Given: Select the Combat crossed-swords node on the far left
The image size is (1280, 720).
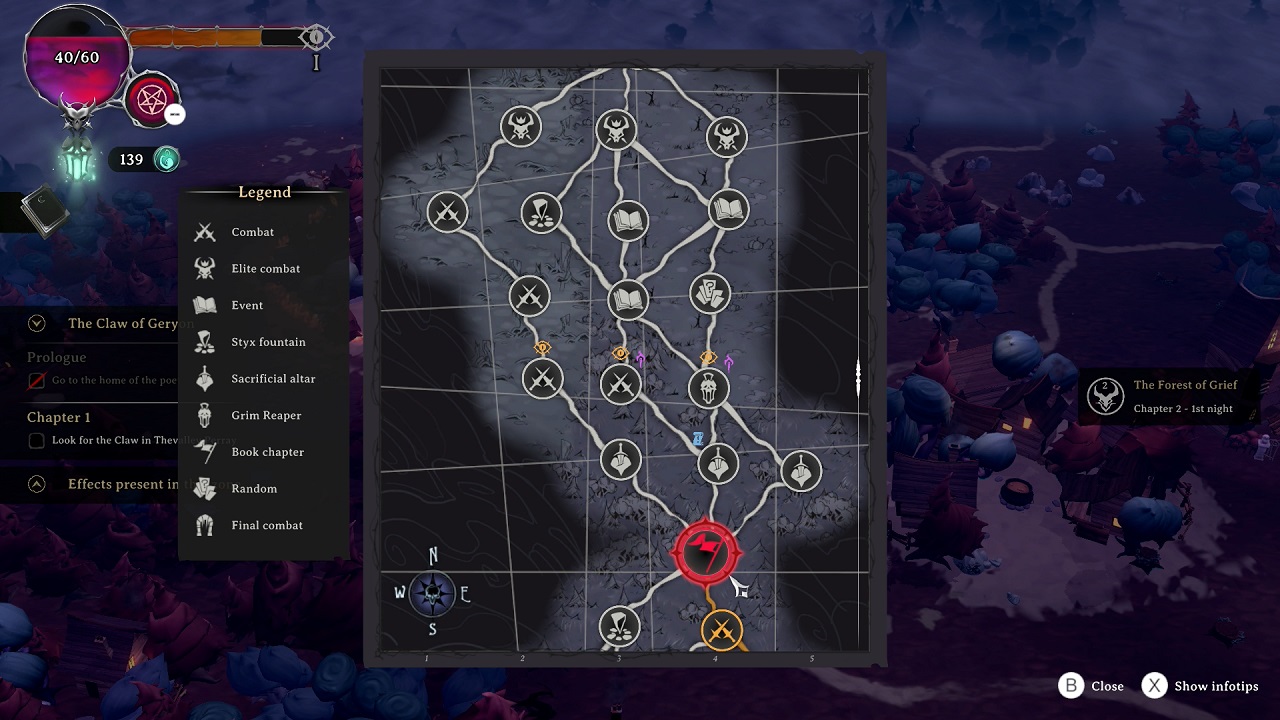Looking at the screenshot, I should pos(447,211).
